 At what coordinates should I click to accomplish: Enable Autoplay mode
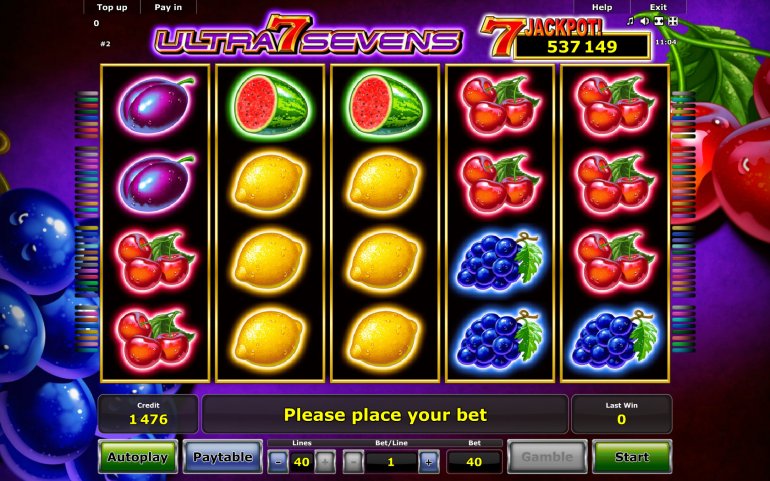pyautogui.click(x=138, y=457)
